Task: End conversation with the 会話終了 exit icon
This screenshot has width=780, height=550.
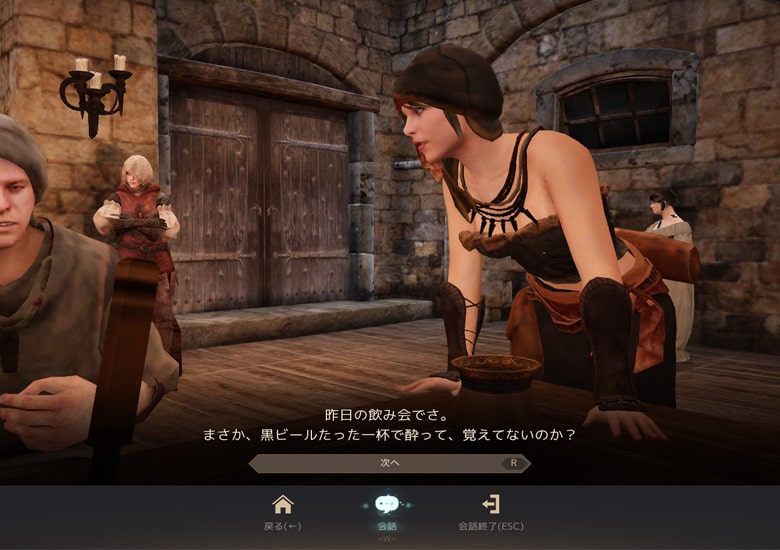Action: coord(490,505)
